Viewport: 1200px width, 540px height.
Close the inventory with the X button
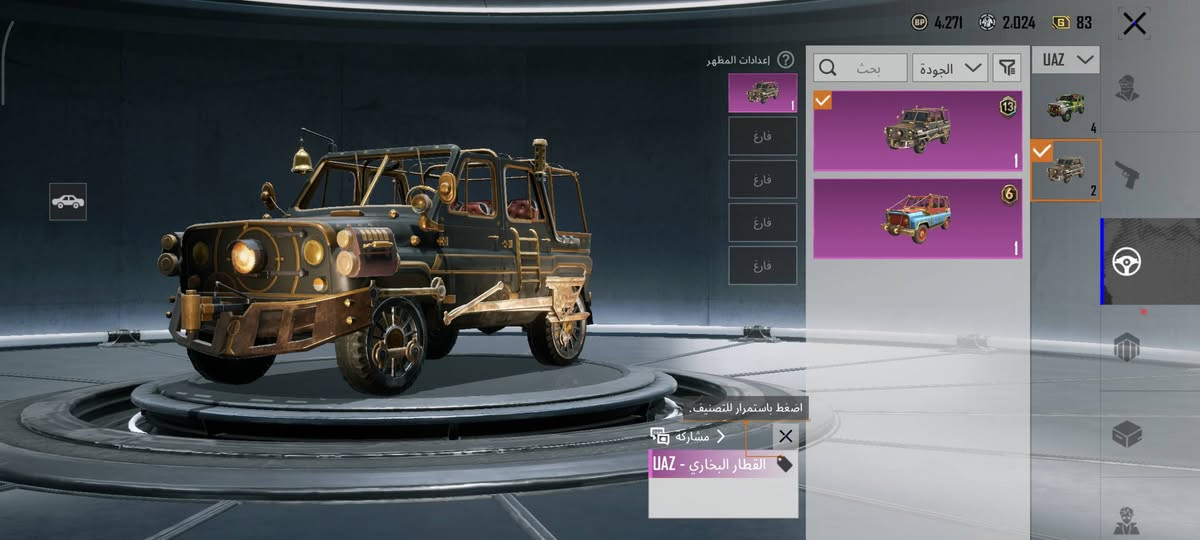[x=1134, y=24]
